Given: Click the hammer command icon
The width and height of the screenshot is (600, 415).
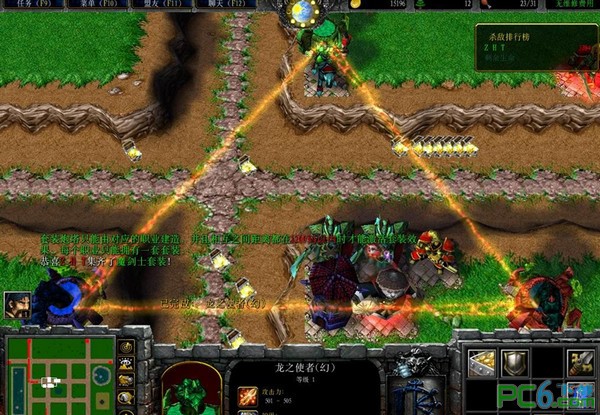Looking at the screenshot, I should [577, 363].
